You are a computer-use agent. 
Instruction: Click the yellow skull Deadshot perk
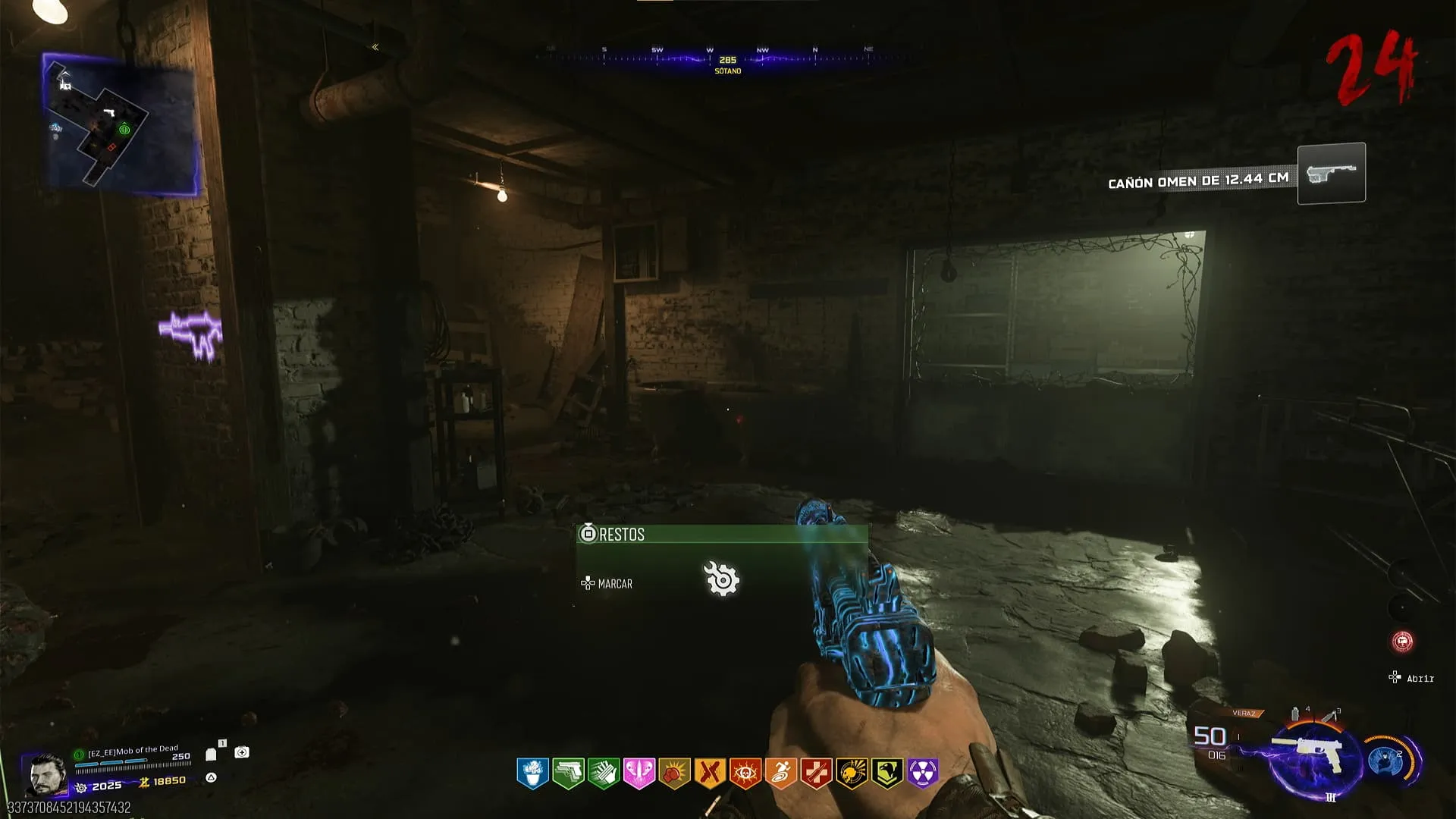852,773
